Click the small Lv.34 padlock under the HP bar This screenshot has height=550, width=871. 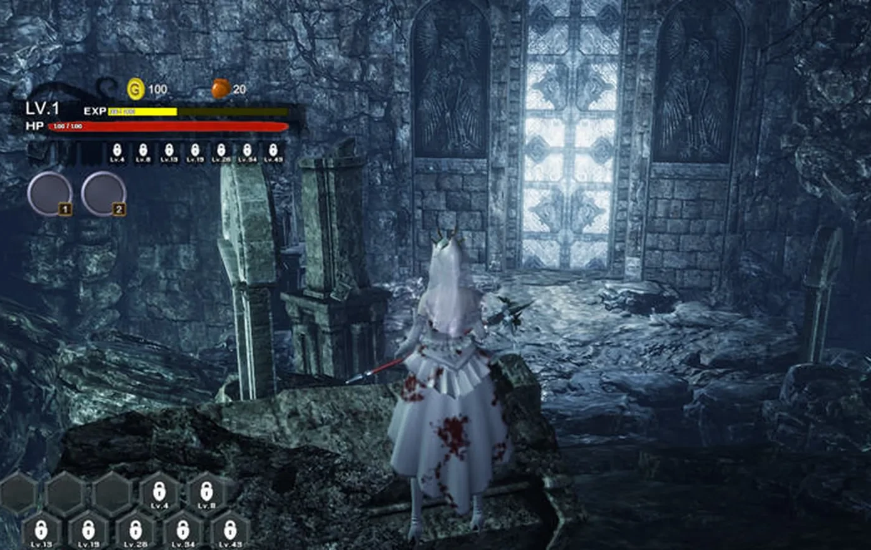247,151
